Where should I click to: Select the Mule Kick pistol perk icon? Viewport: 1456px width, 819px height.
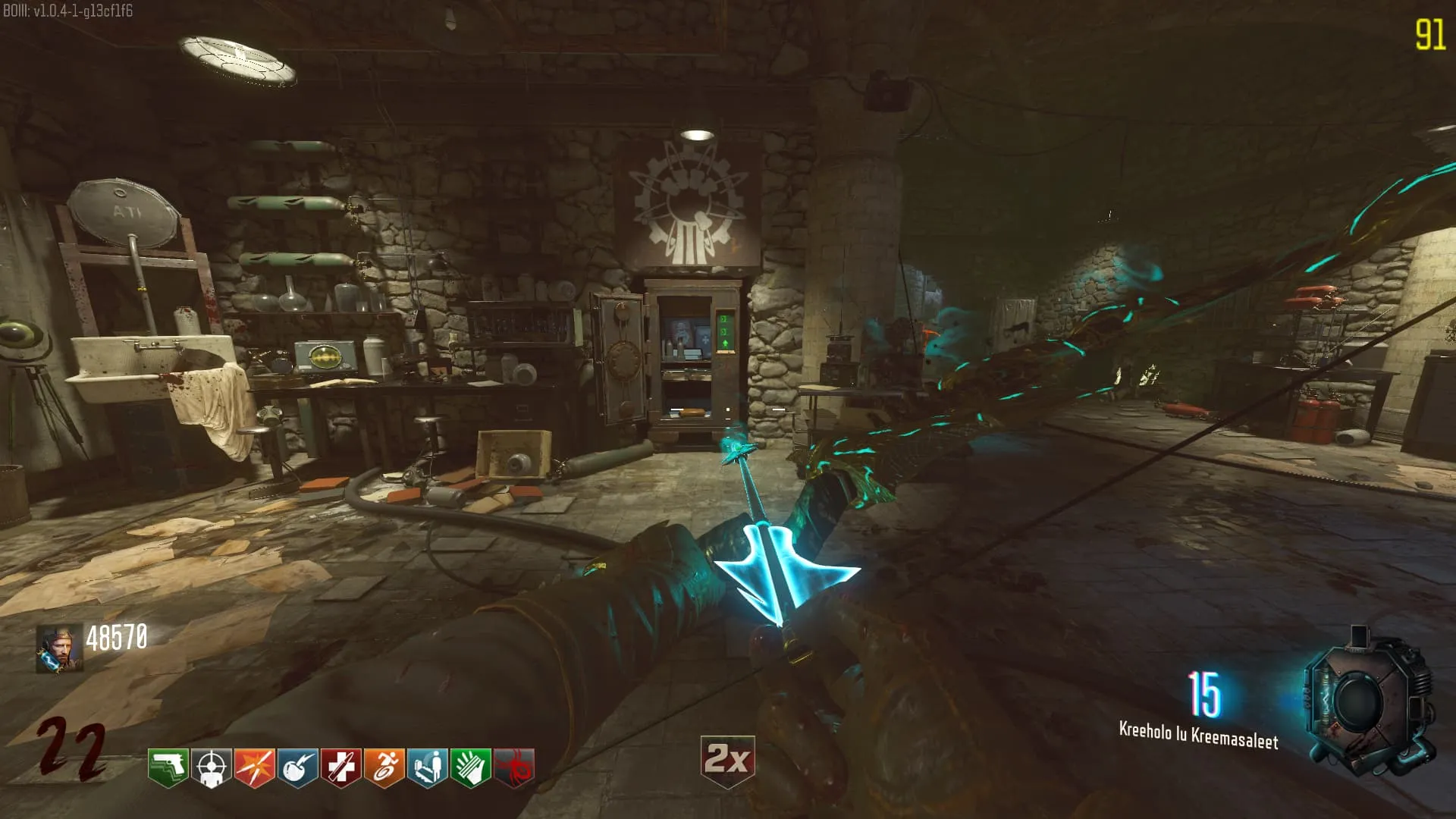point(168,767)
